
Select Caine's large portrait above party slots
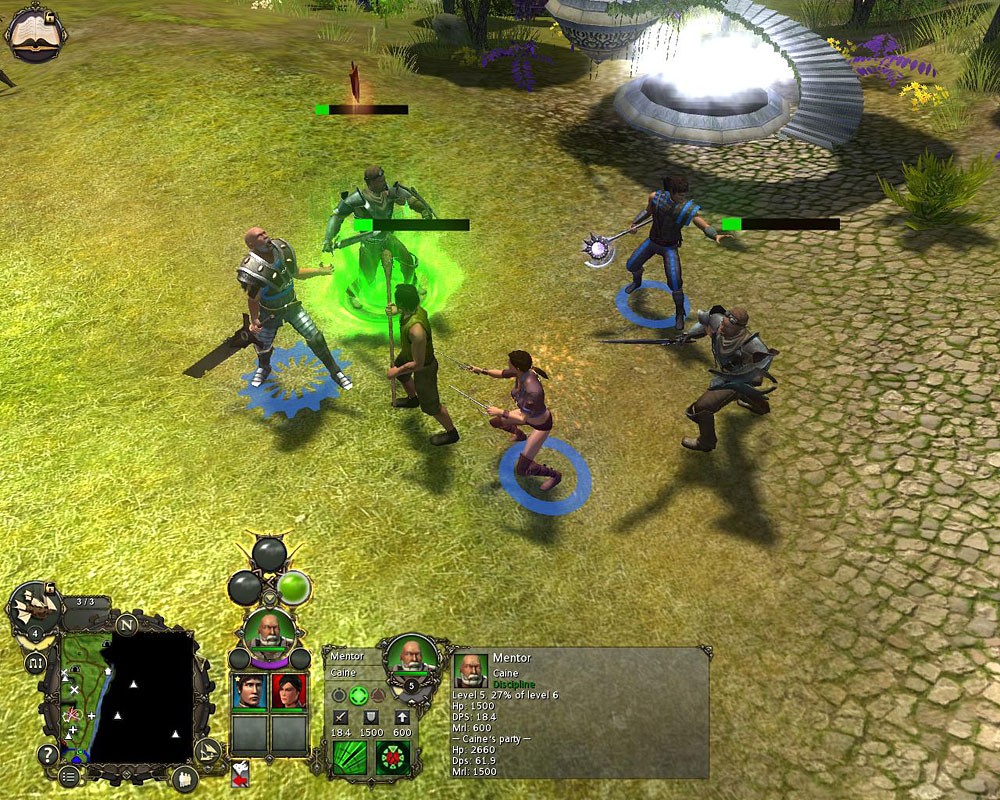click(270, 631)
